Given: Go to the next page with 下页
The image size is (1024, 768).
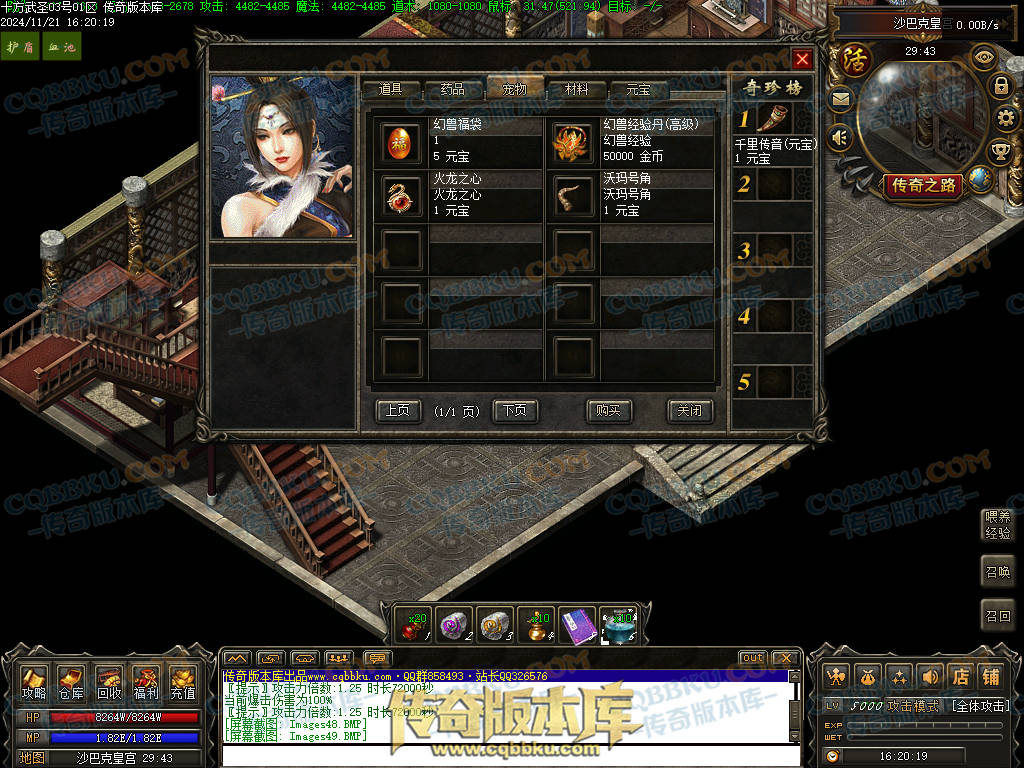Looking at the screenshot, I should (x=515, y=410).
